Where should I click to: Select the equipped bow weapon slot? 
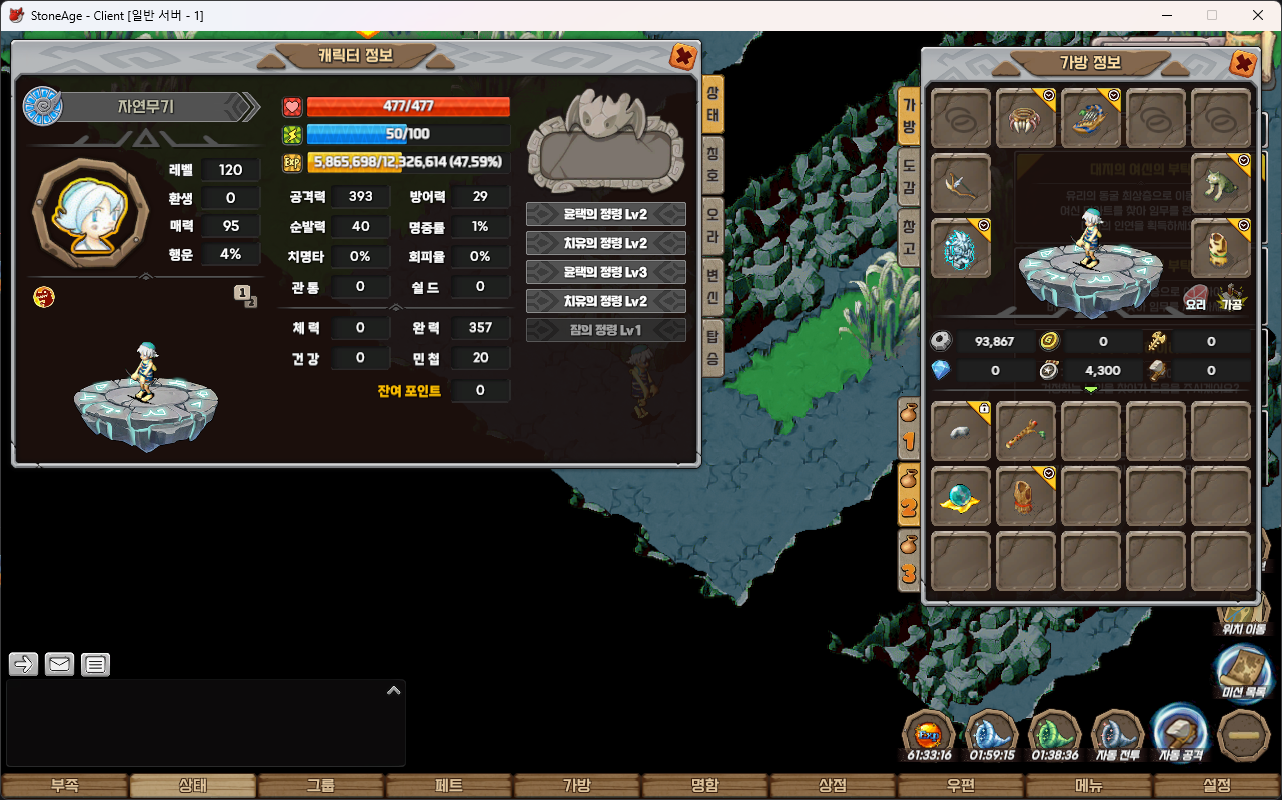tap(960, 184)
